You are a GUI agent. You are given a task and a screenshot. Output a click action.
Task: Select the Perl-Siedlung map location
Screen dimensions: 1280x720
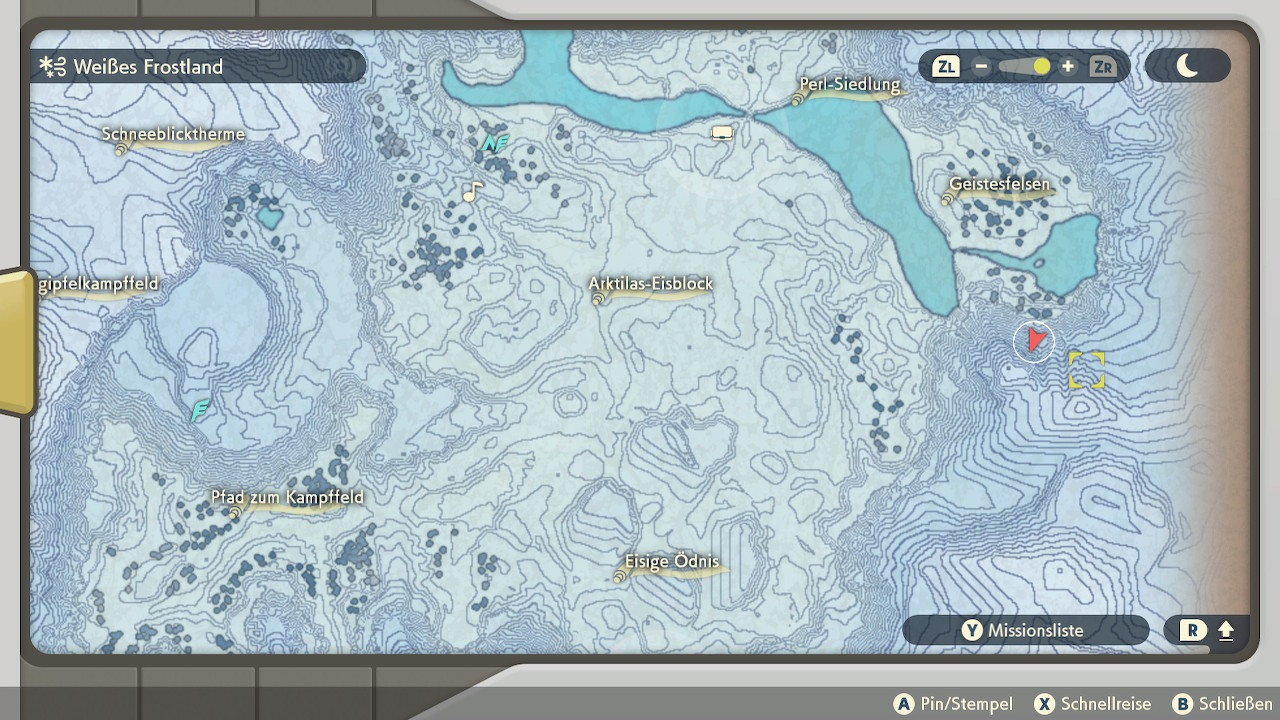(849, 86)
